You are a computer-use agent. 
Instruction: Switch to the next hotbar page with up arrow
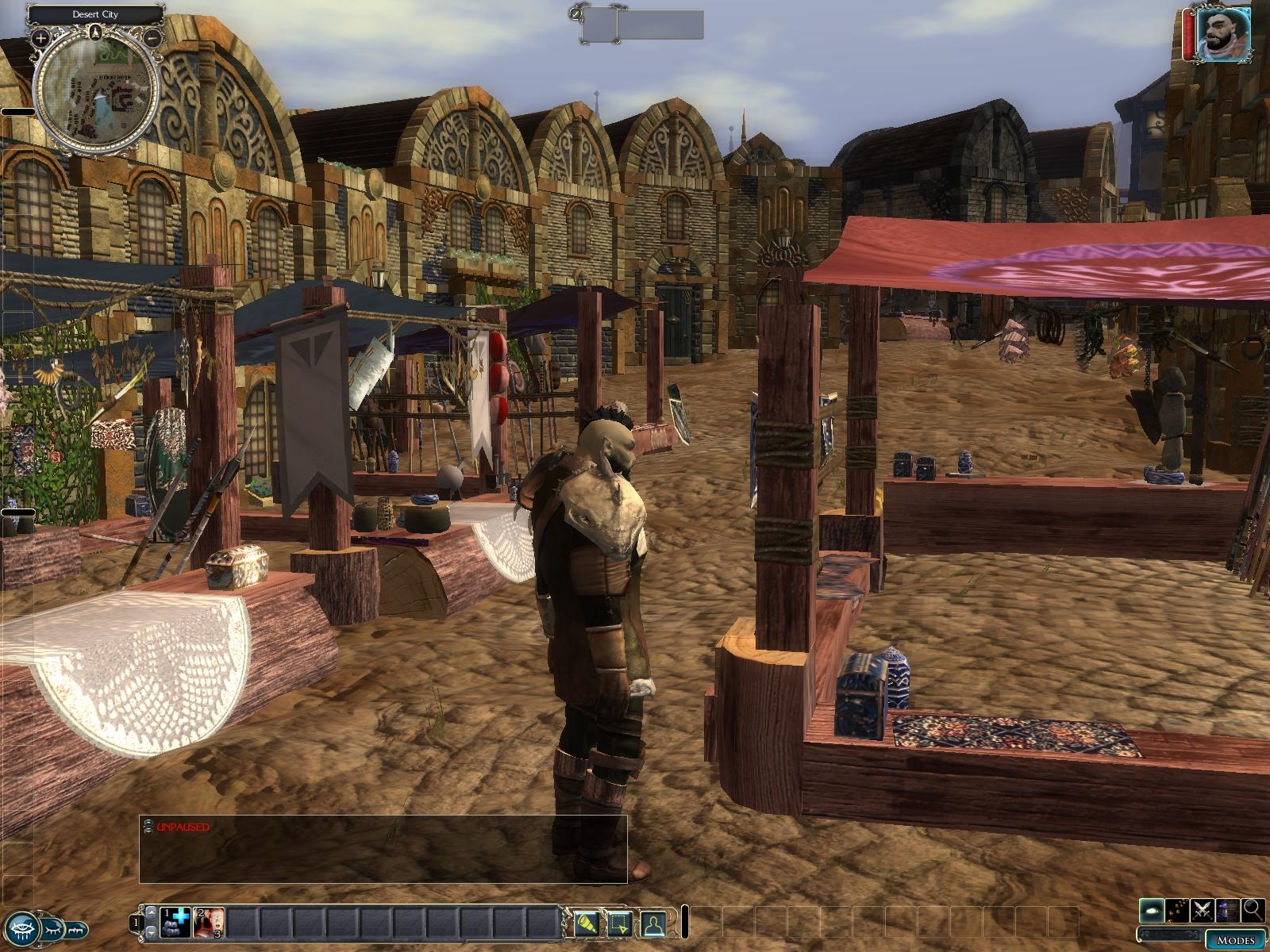[x=151, y=915]
